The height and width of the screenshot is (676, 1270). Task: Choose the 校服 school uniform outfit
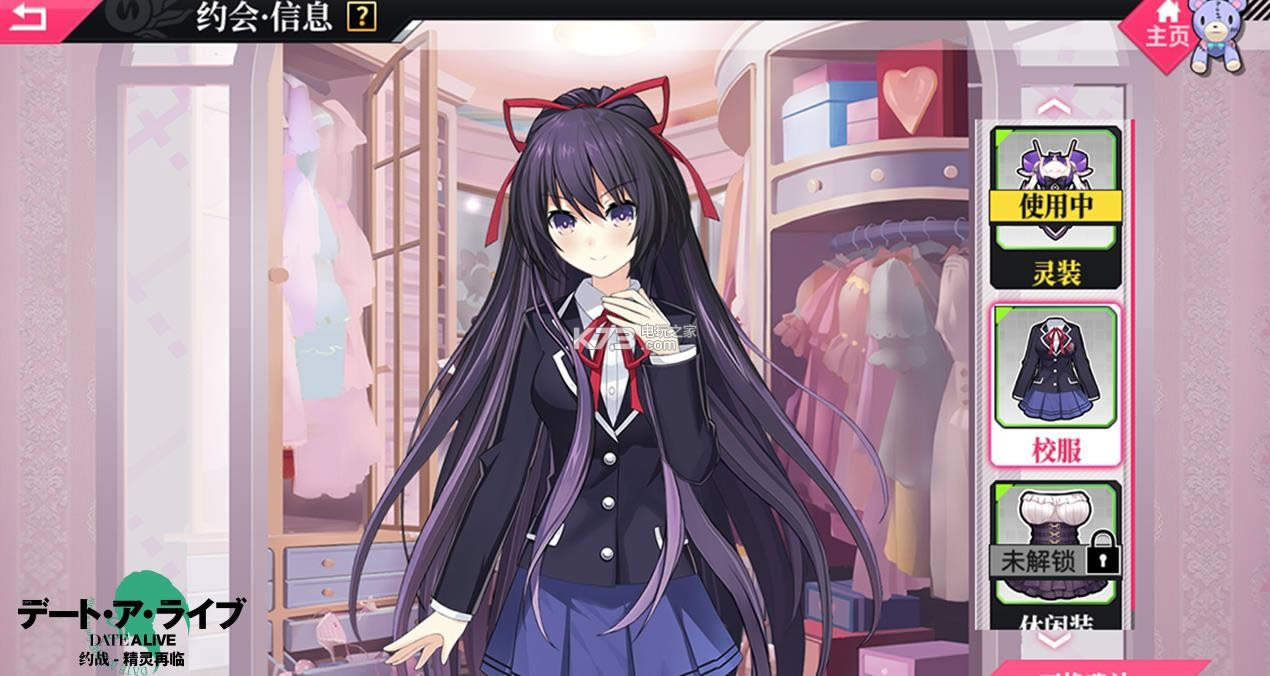click(x=1055, y=385)
